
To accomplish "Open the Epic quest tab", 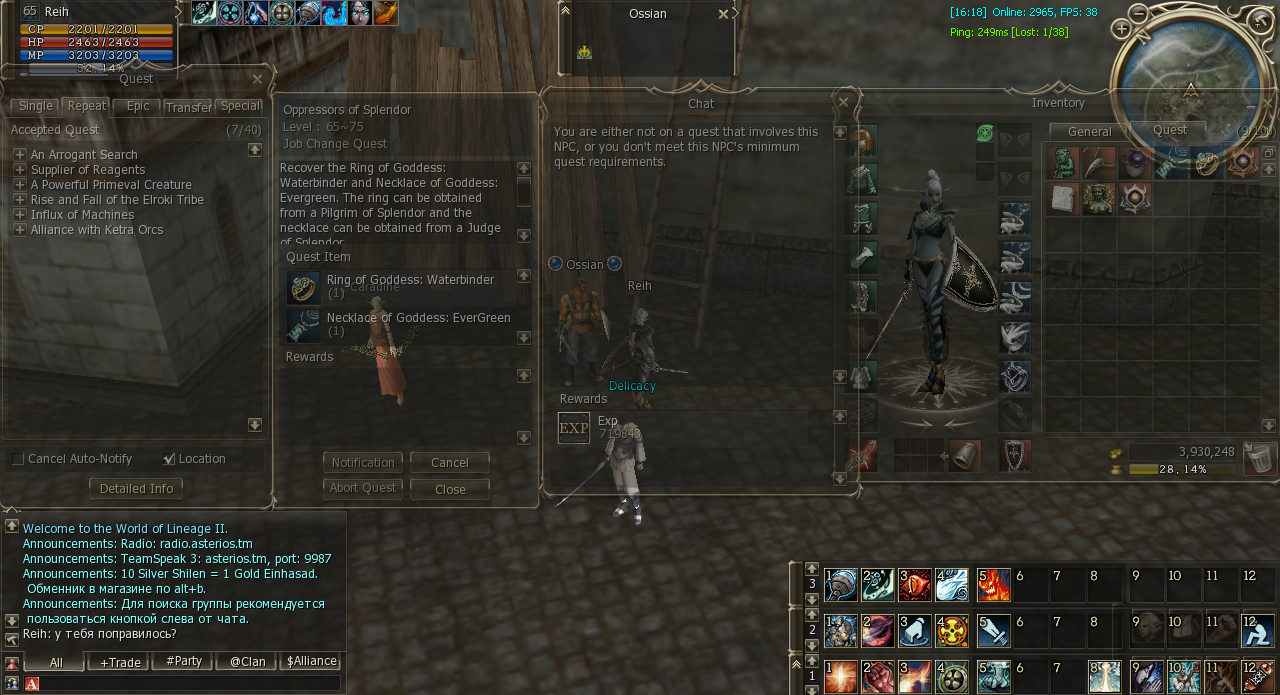I will tap(137, 106).
